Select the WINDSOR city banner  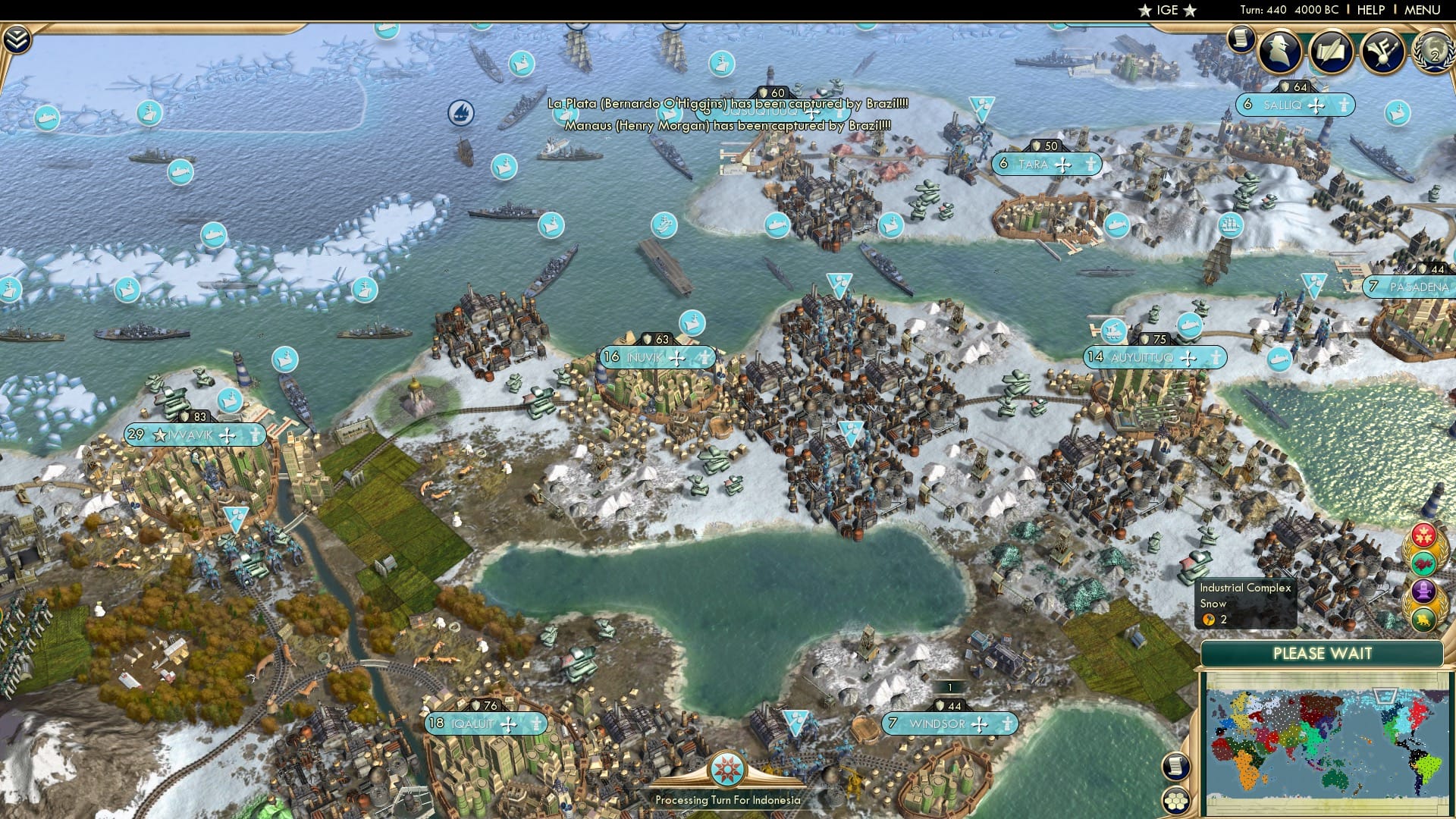950,723
